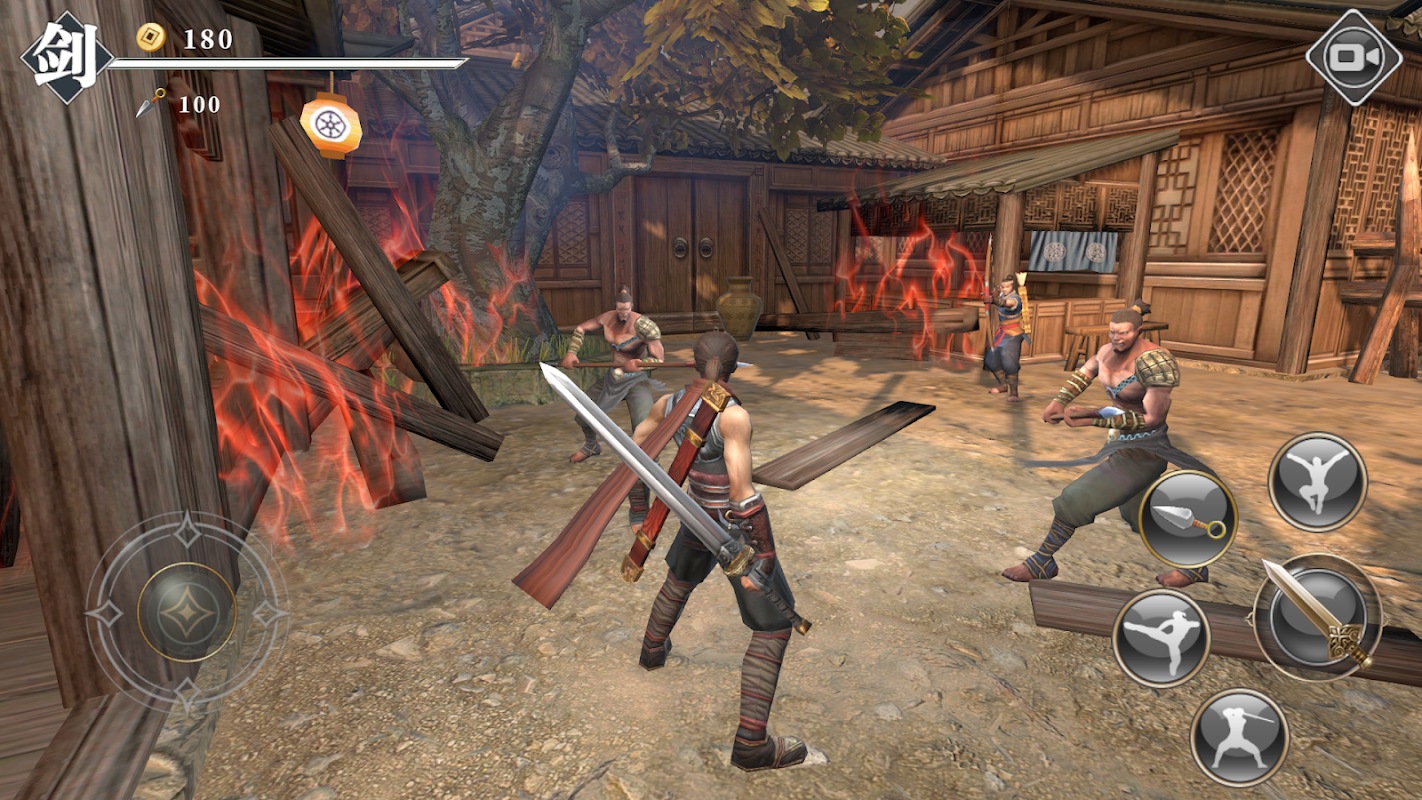
Task: Open the sword character emblem
Action: pos(67,57)
